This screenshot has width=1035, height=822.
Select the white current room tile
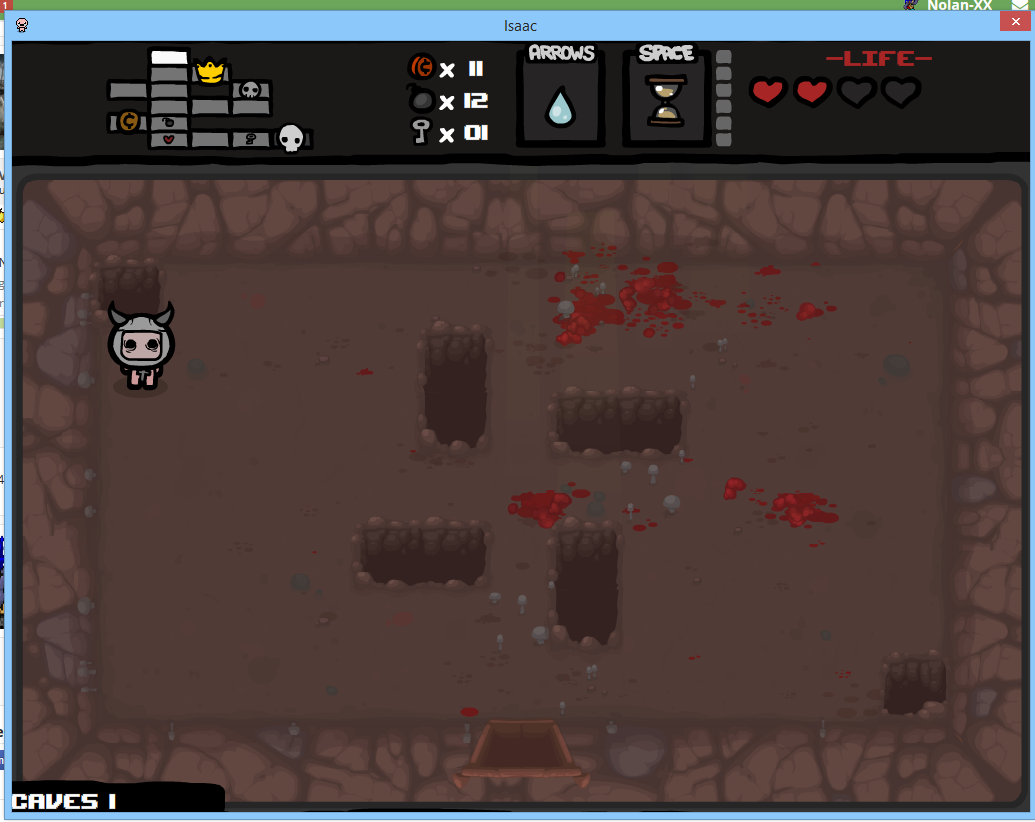[x=169, y=57]
